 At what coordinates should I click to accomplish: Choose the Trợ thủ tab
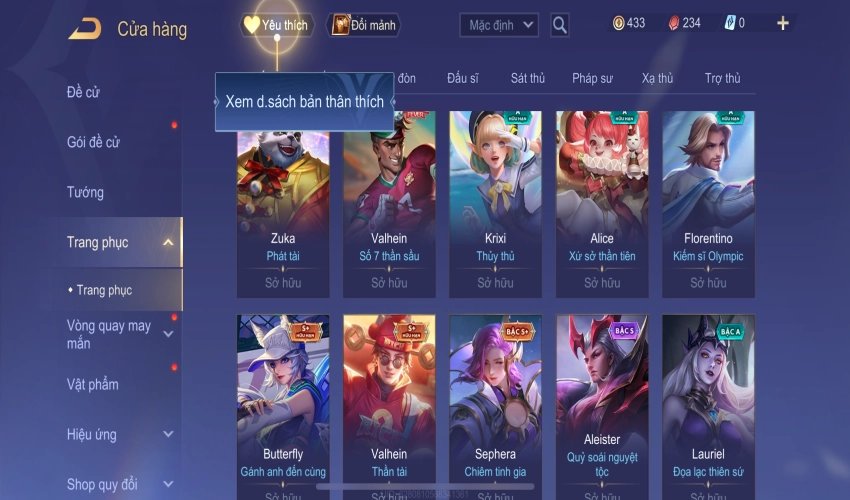tap(722, 78)
